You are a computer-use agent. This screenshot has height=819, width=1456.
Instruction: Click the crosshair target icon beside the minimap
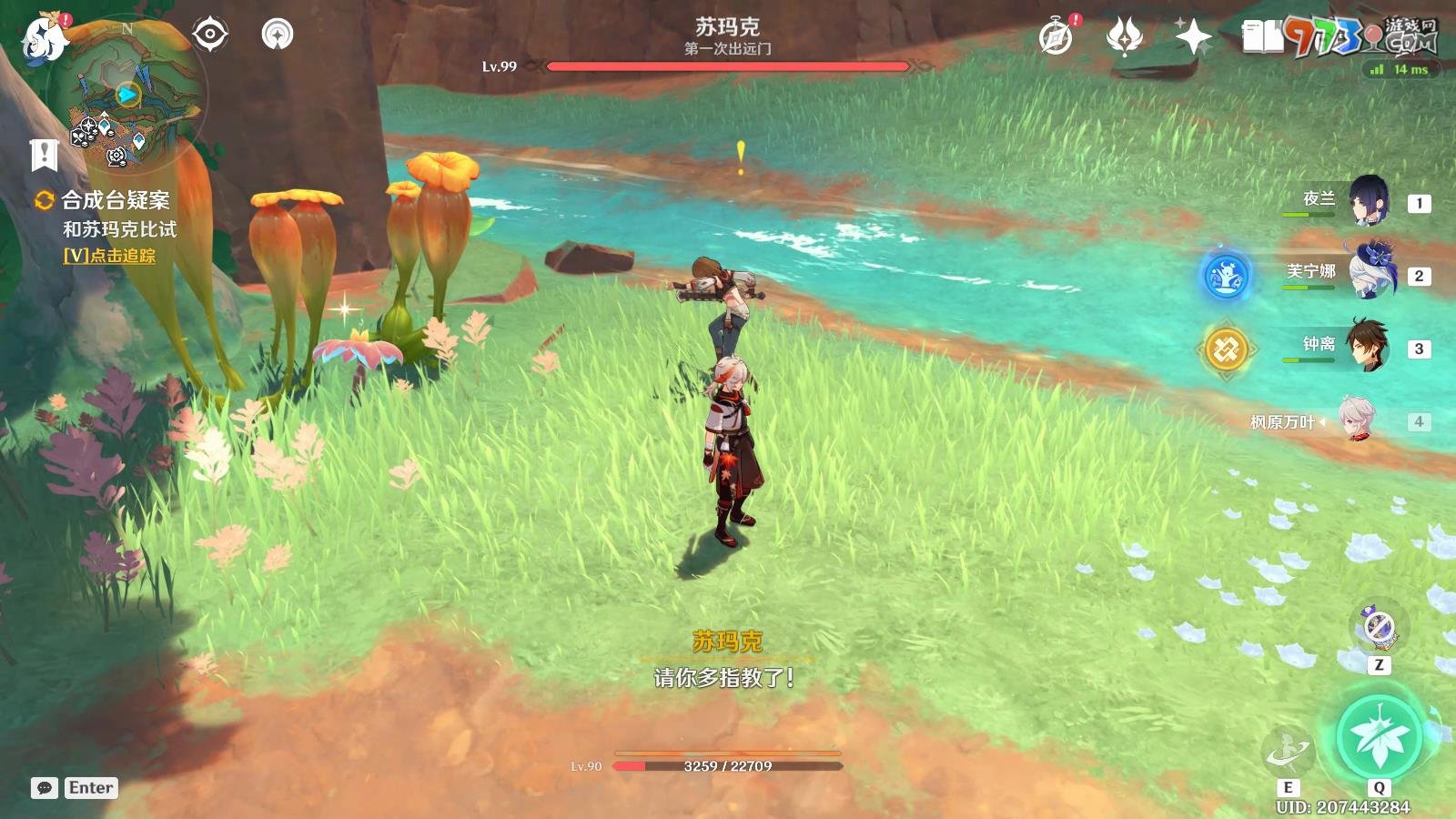pos(210,35)
